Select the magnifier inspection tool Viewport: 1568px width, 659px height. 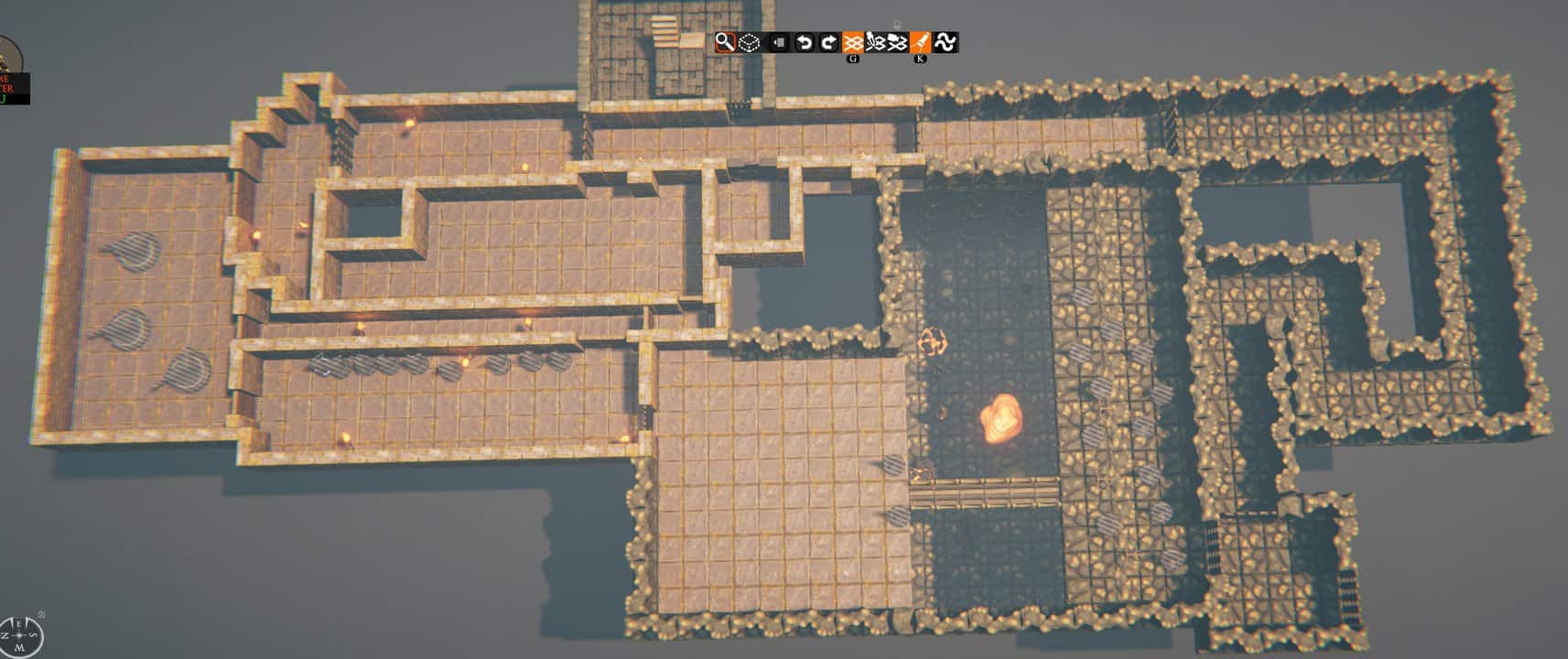(x=725, y=42)
